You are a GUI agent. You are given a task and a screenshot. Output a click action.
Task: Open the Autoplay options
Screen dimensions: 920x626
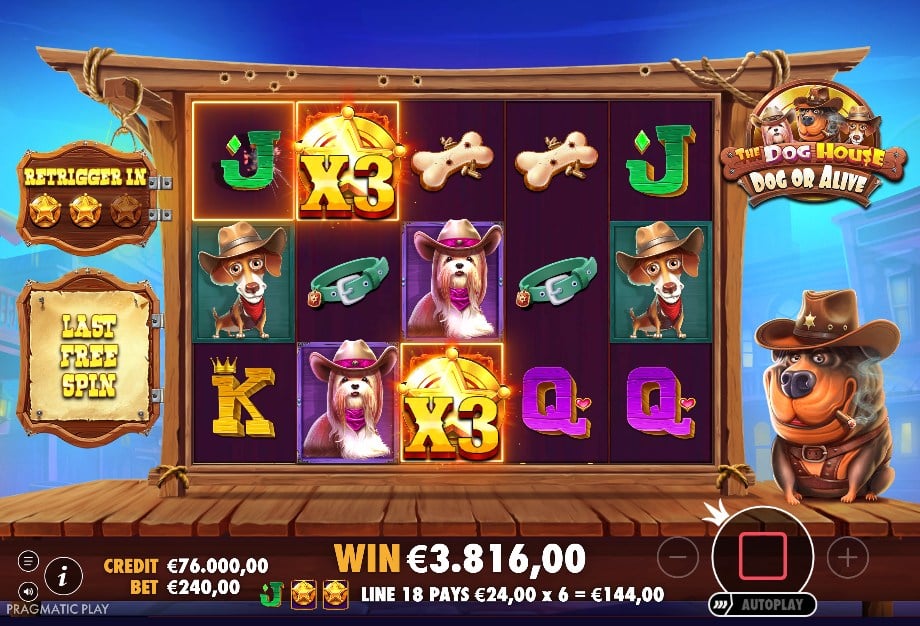[763, 605]
